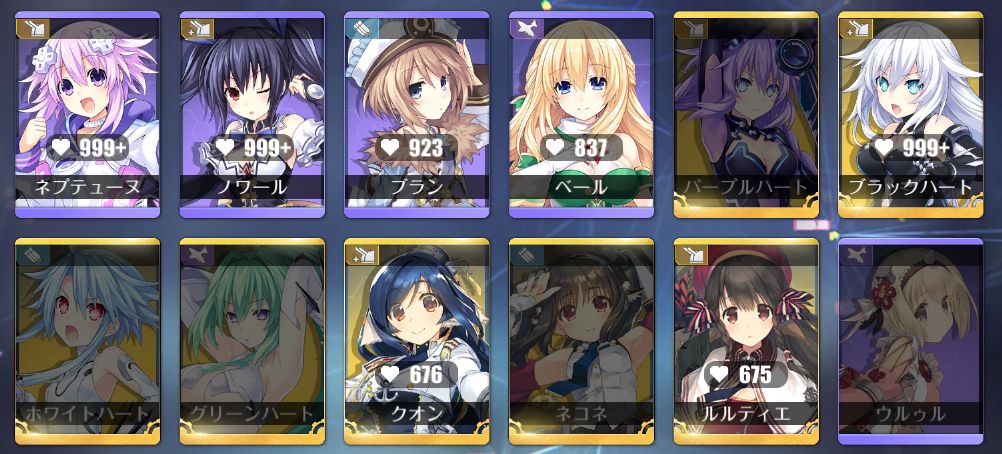Select the ネプテューヌ character card
This screenshot has height=454, width=1002.
pos(88,115)
